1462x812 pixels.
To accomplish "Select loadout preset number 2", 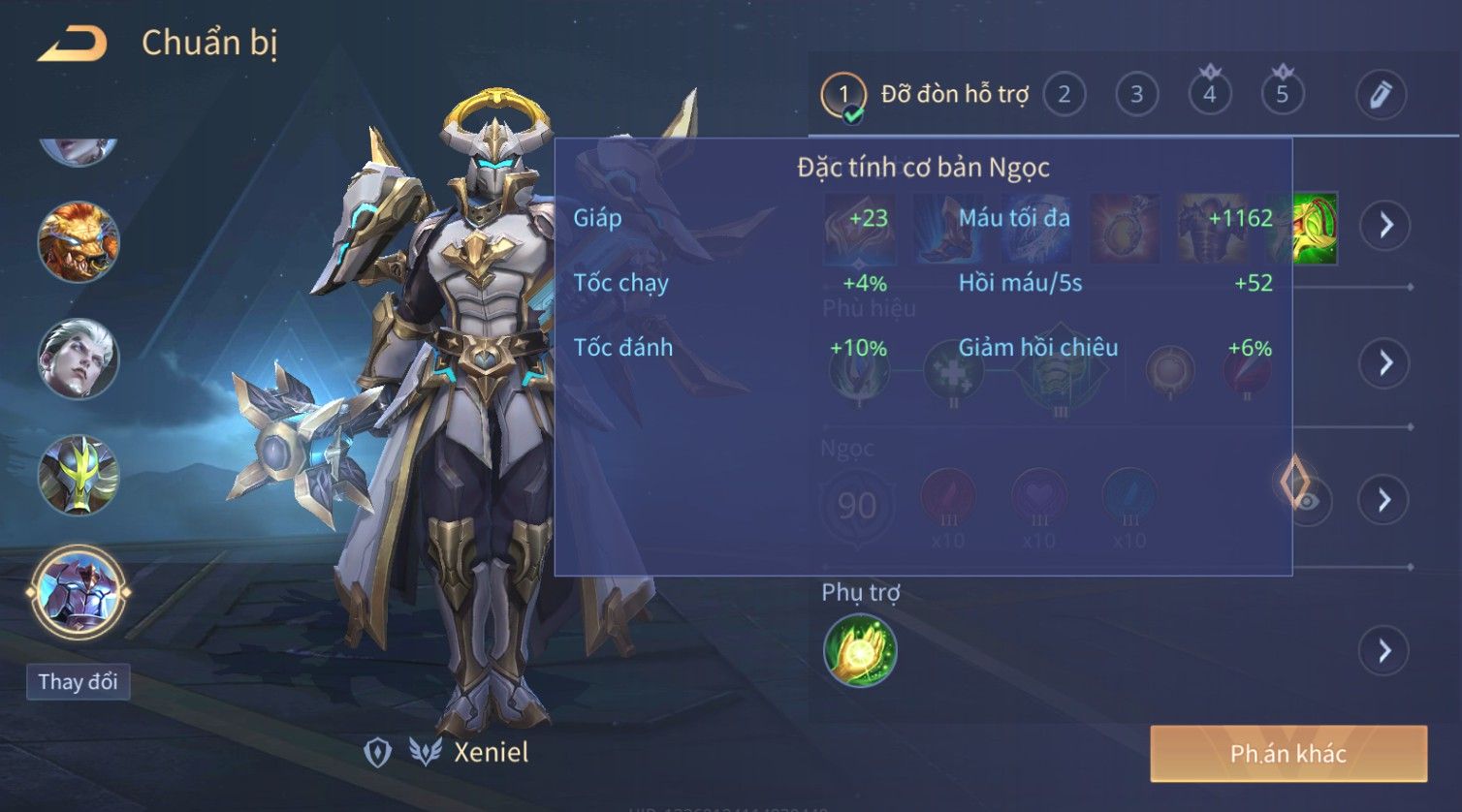I will [1064, 95].
